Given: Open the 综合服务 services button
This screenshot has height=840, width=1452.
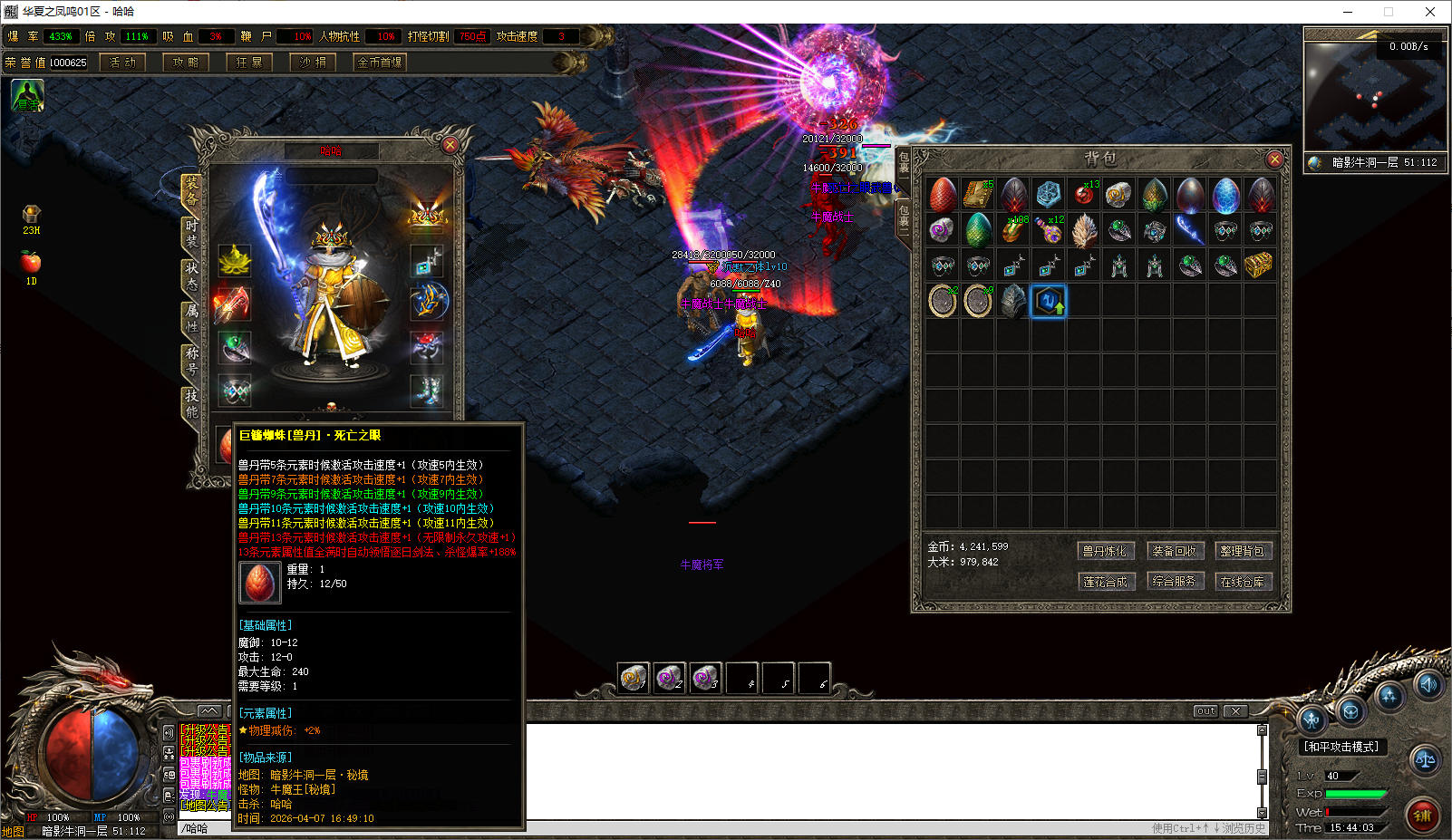Looking at the screenshot, I should click(1174, 582).
